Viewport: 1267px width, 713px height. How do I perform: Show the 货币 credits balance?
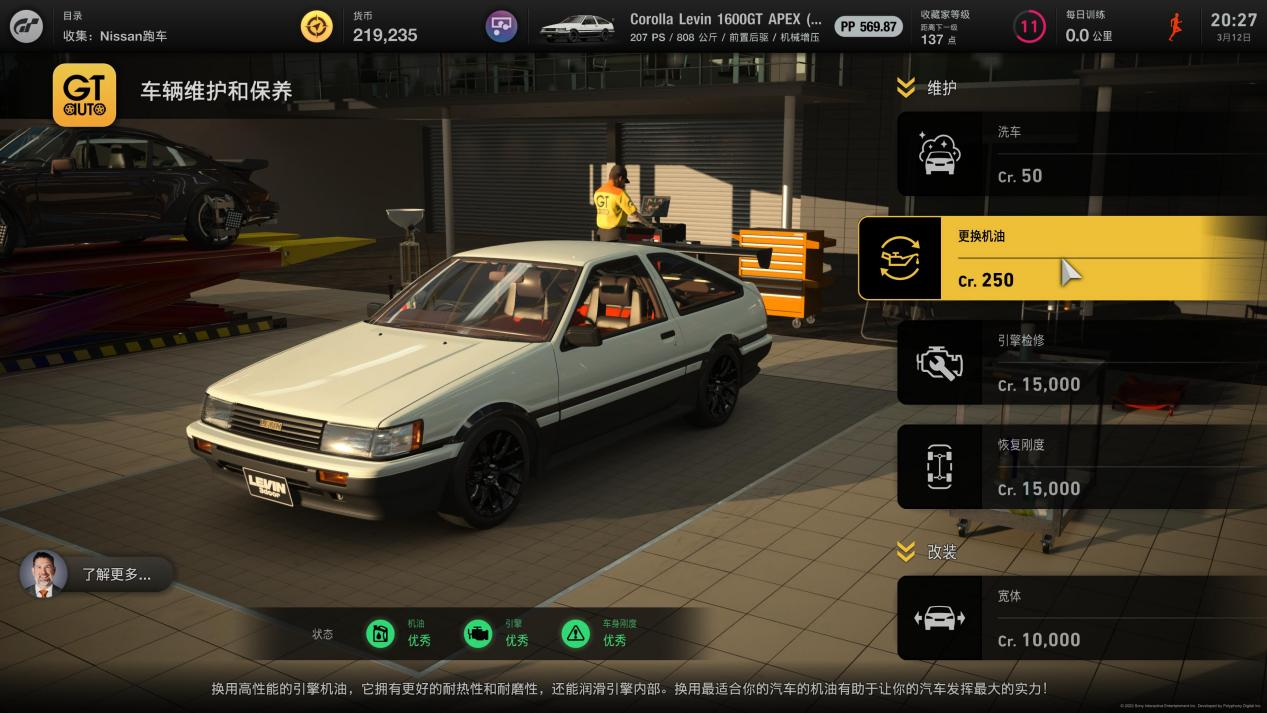coord(384,27)
